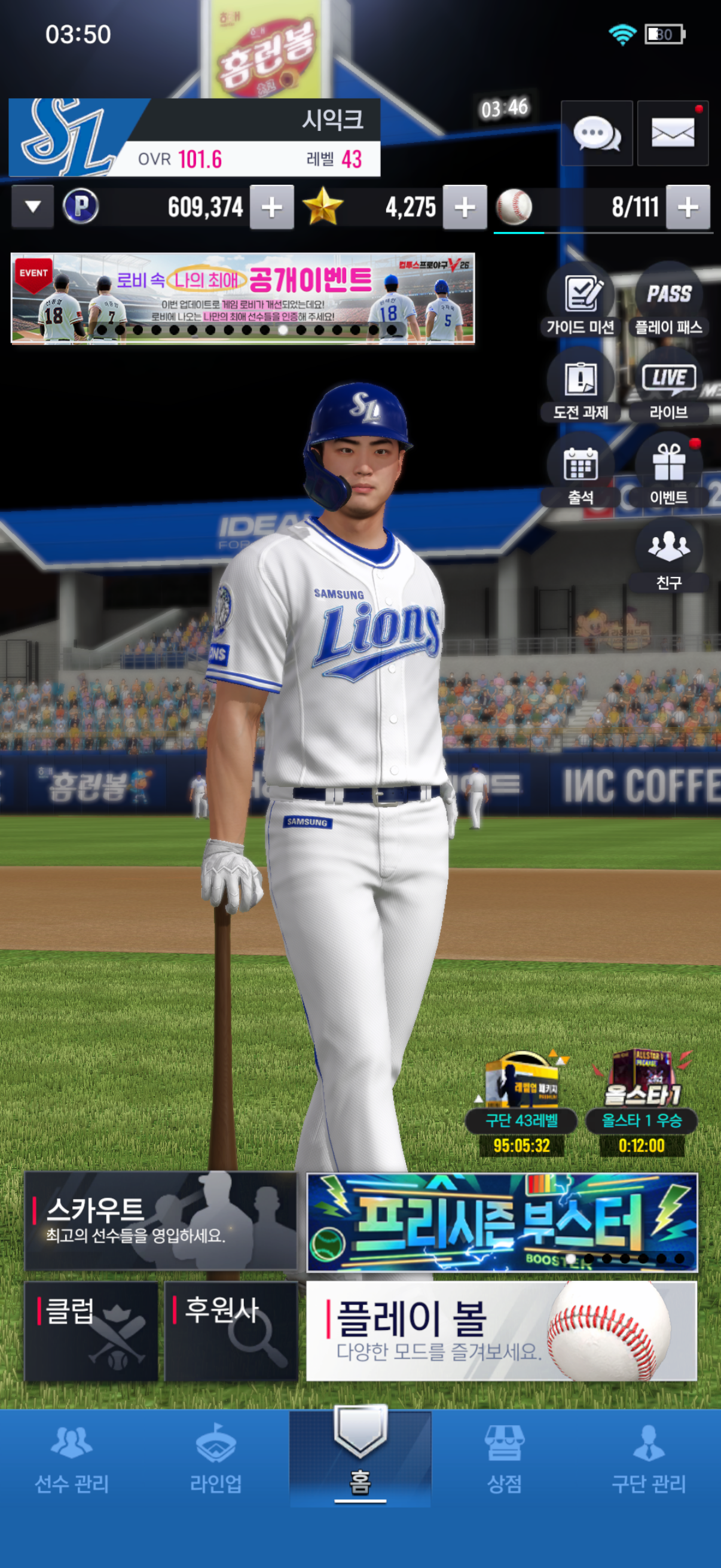Image resolution: width=721 pixels, height=1568 pixels.
Task: Open the 플레이 패스 play pass
Action: tap(668, 303)
